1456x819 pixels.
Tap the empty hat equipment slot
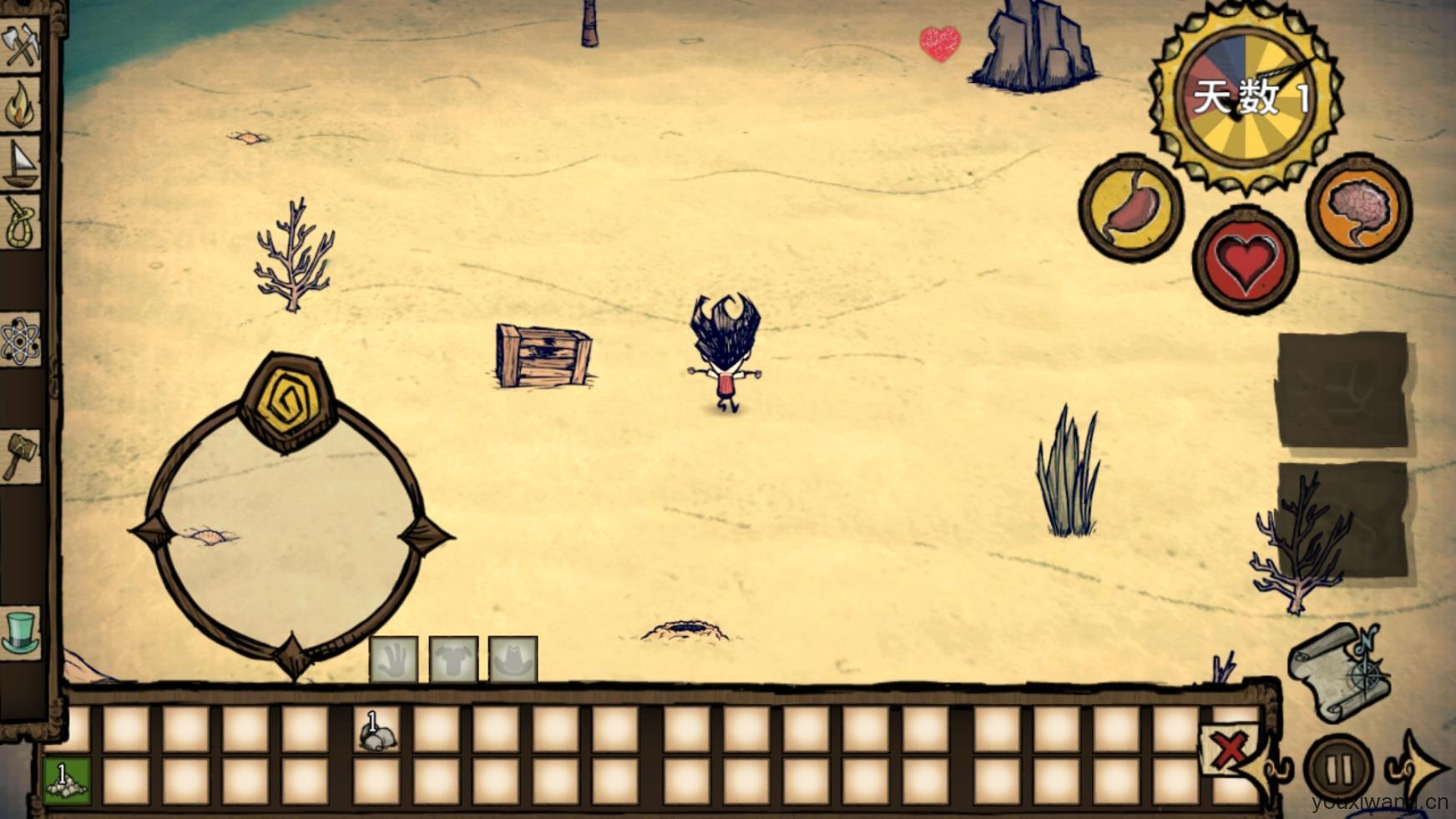[513, 660]
